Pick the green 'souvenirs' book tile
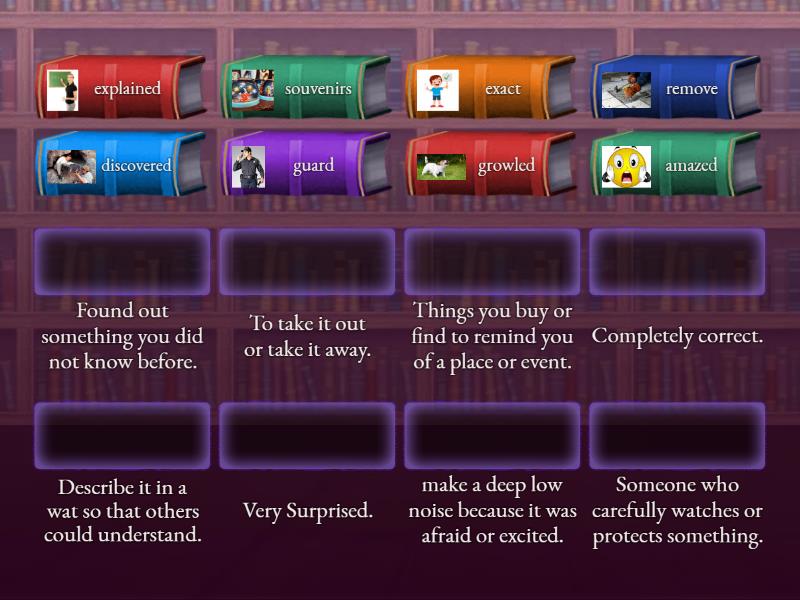The height and width of the screenshot is (600, 800). [306, 89]
